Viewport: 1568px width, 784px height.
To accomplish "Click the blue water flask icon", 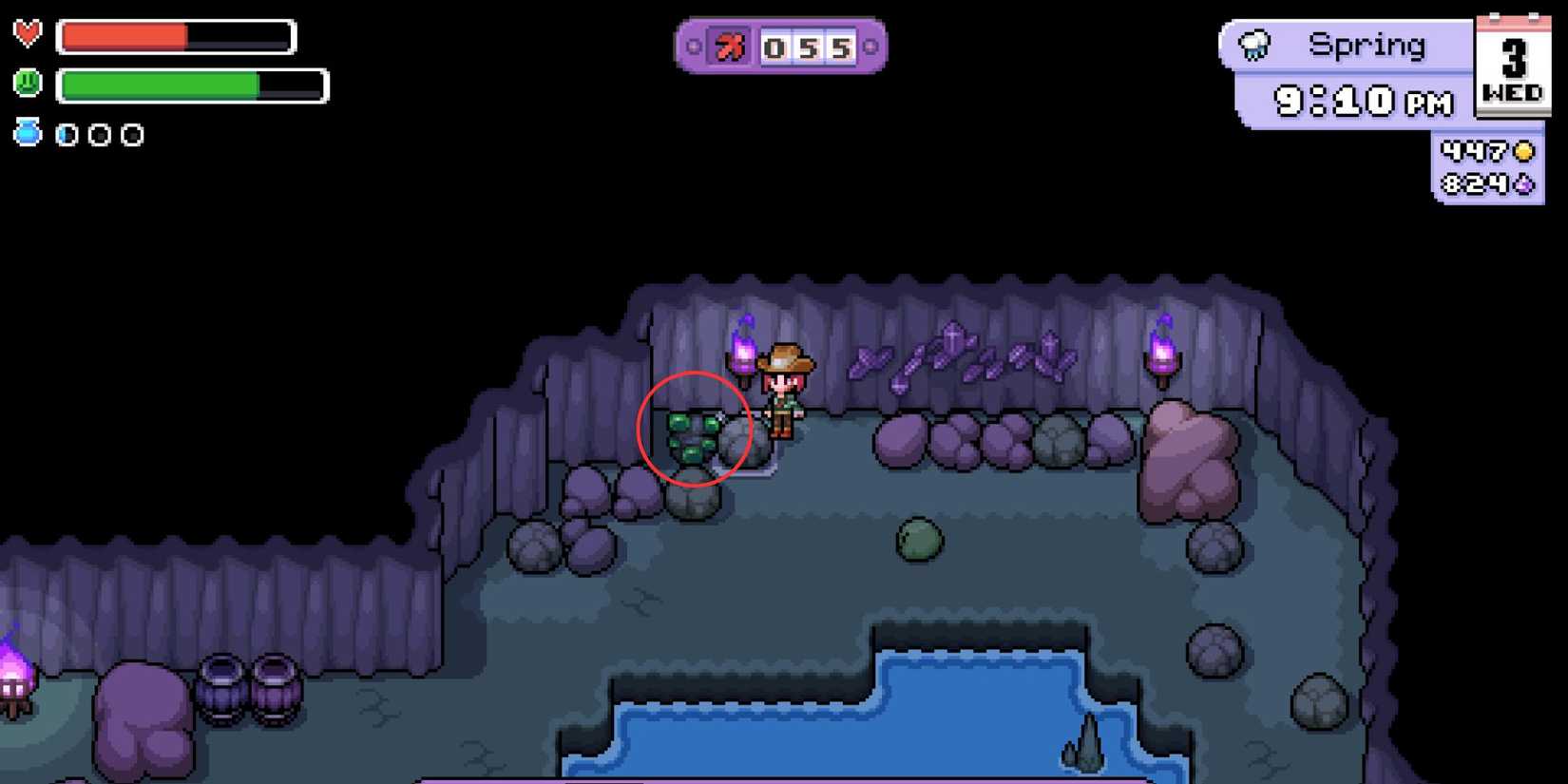I will click(29, 132).
